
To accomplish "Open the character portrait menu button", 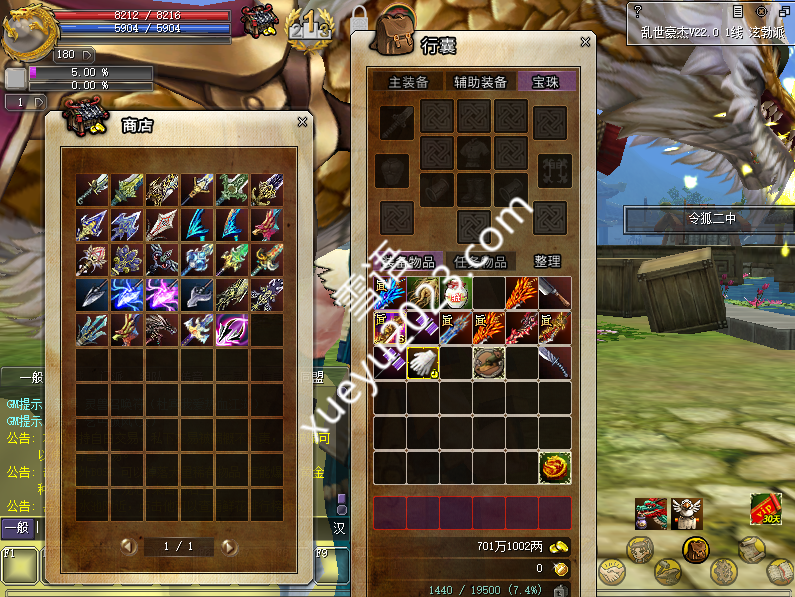I will (641, 549).
